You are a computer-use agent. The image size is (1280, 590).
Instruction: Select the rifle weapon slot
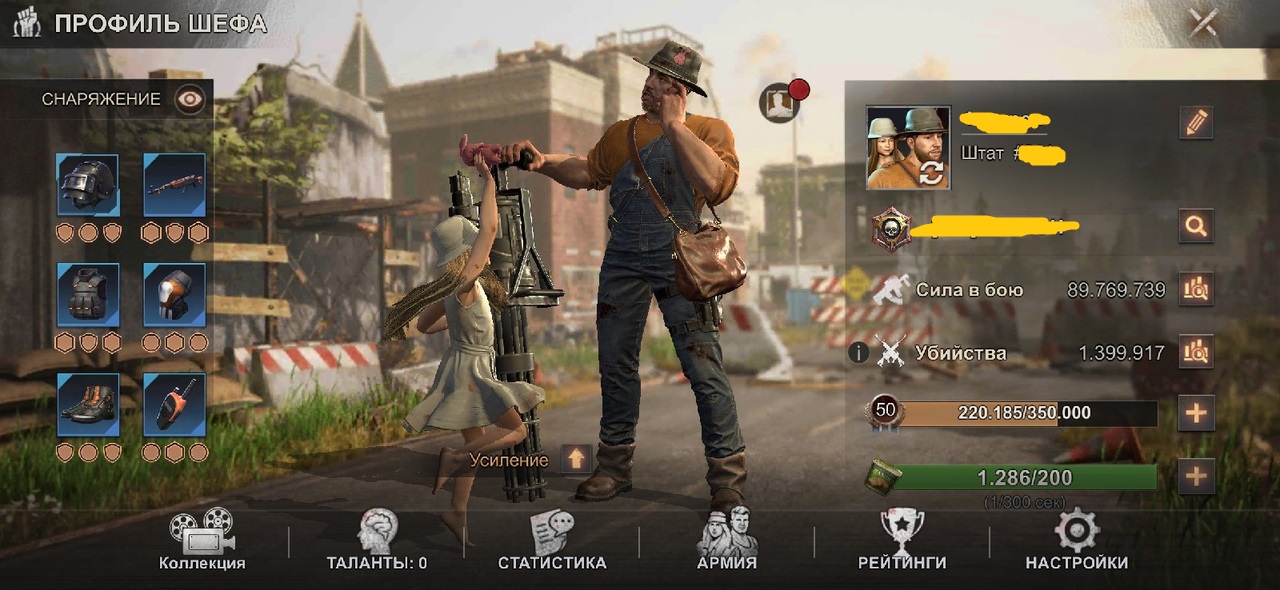point(175,185)
